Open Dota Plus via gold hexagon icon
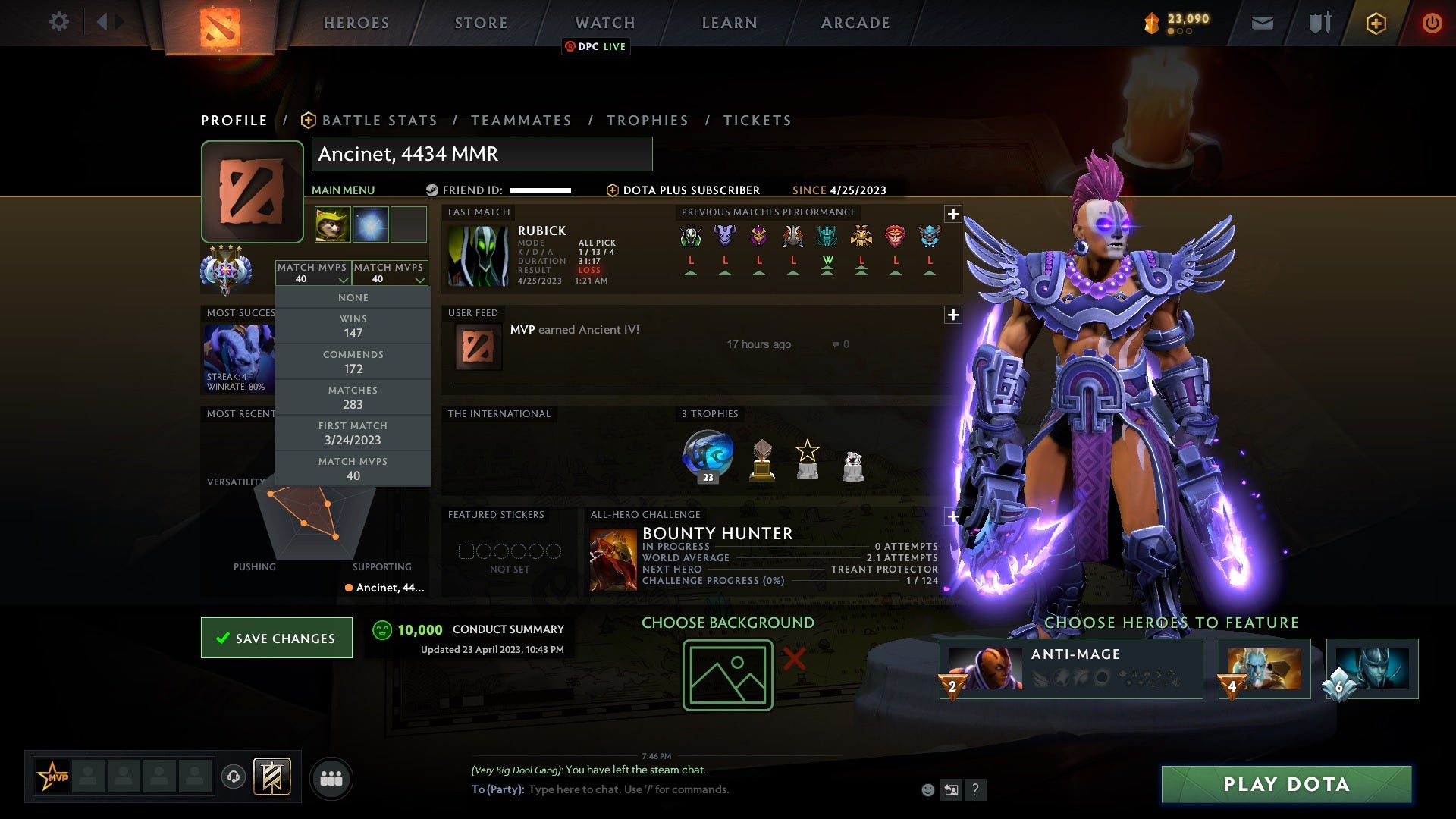This screenshot has height=819, width=1456. tap(1376, 23)
